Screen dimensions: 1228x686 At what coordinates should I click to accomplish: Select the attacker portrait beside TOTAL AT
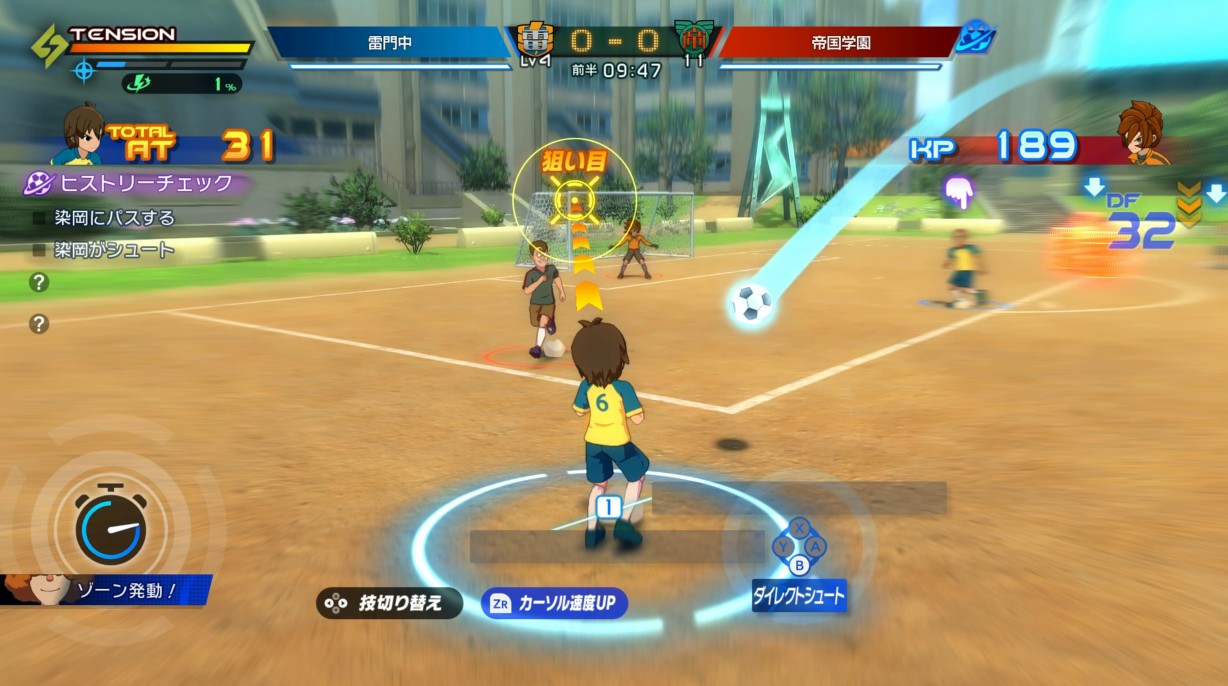tap(82, 137)
